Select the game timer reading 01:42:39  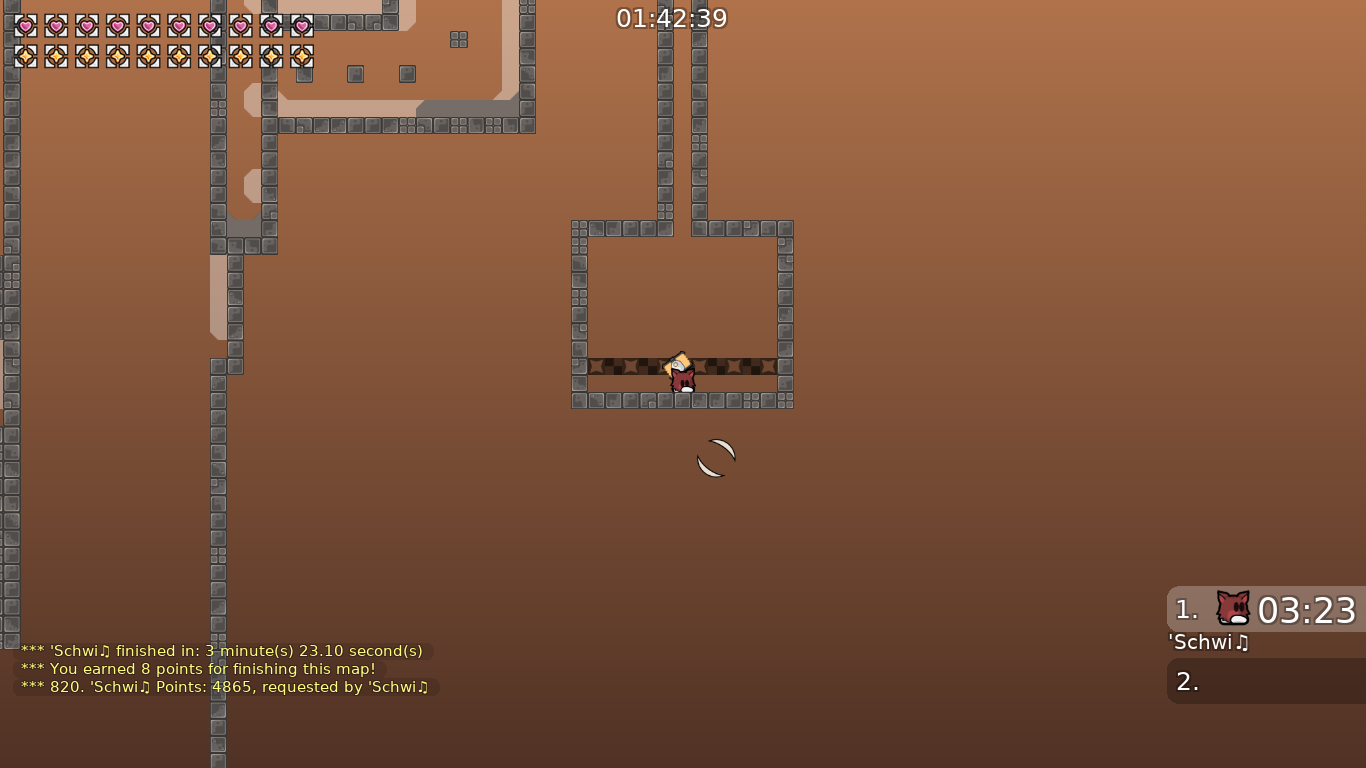[x=671, y=17]
